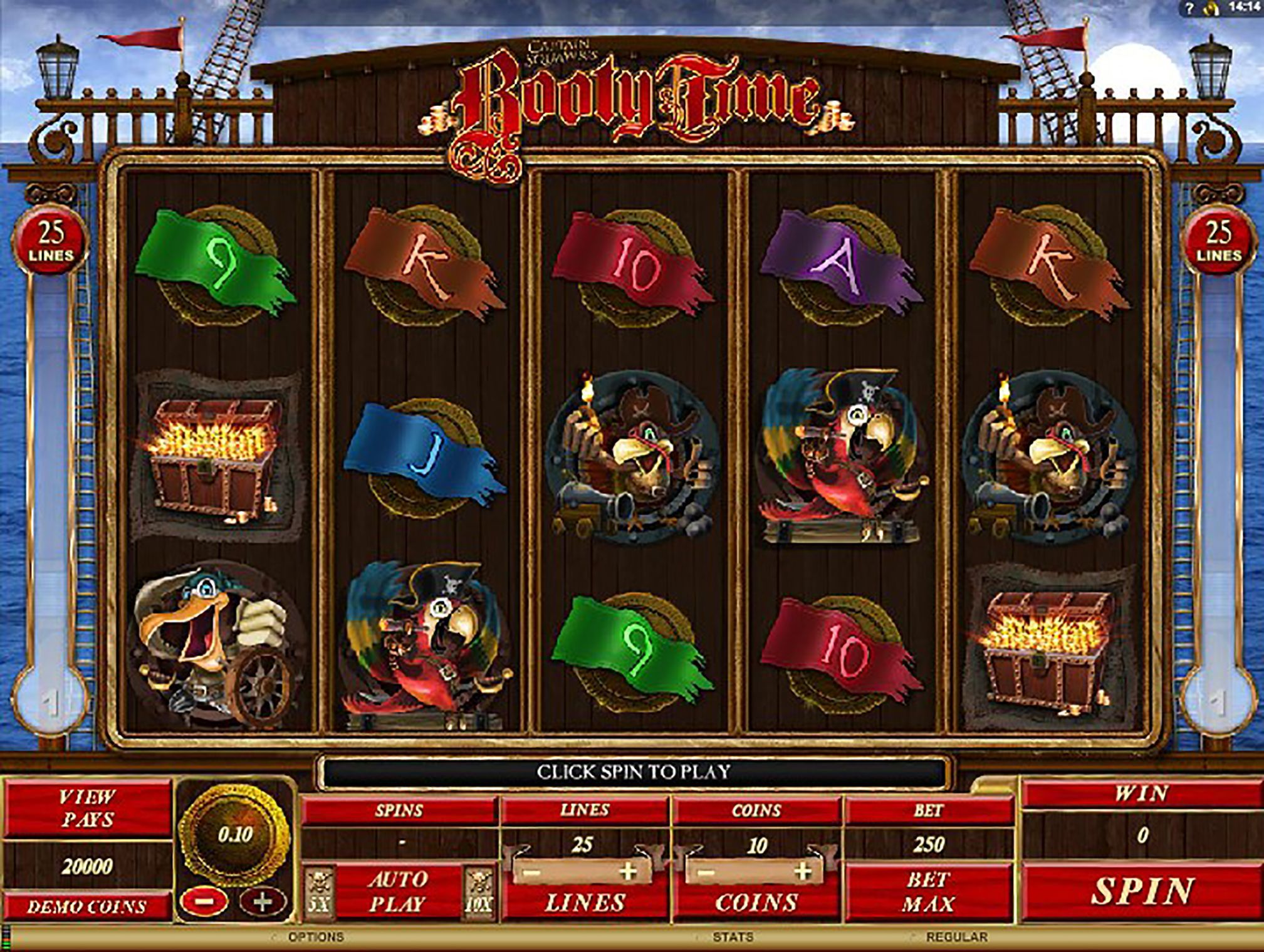Choose the 10X autoplay option
Viewport: 1264px width, 952px height.
point(479,892)
